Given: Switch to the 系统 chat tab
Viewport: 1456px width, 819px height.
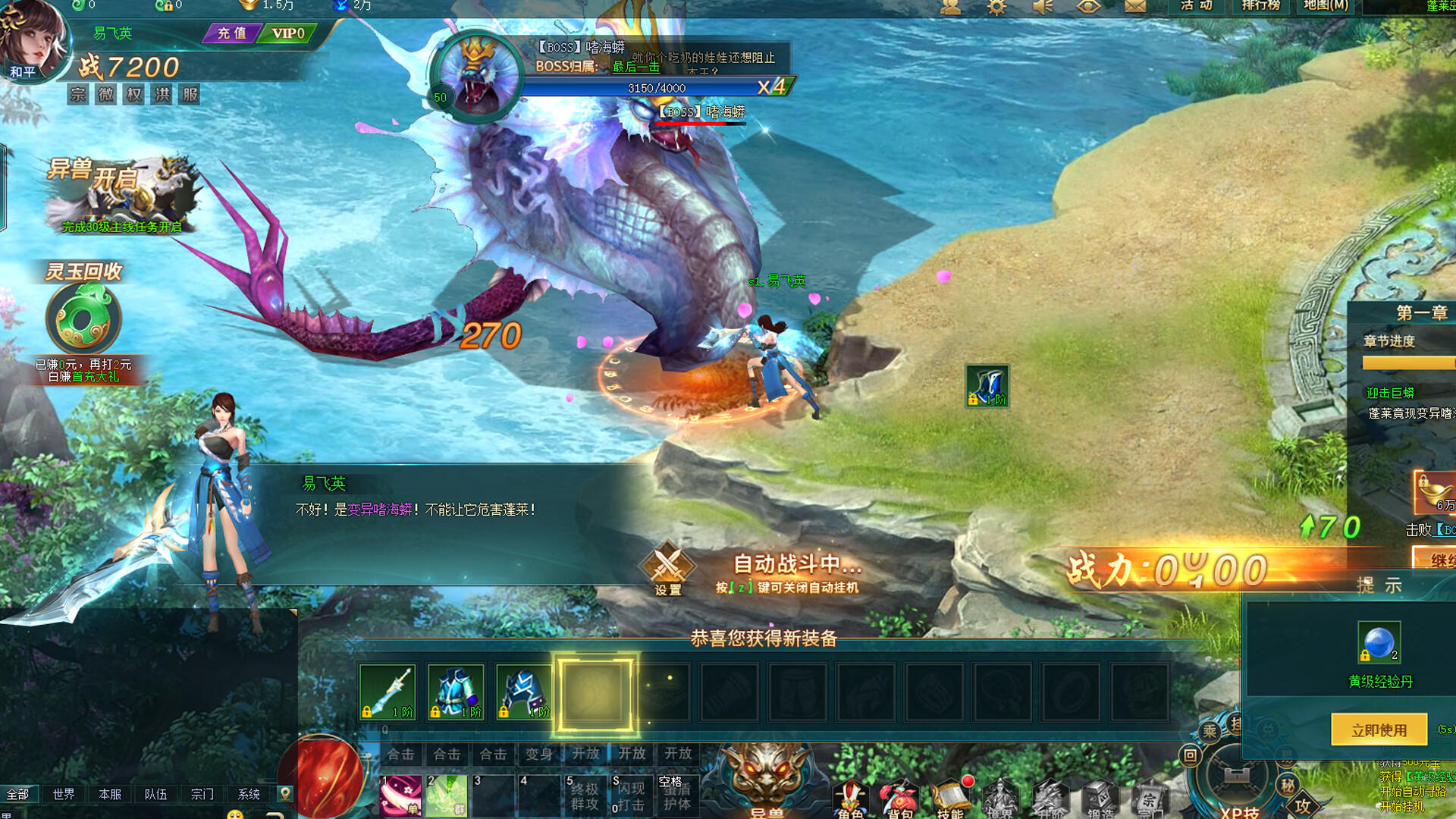Looking at the screenshot, I should (247, 793).
